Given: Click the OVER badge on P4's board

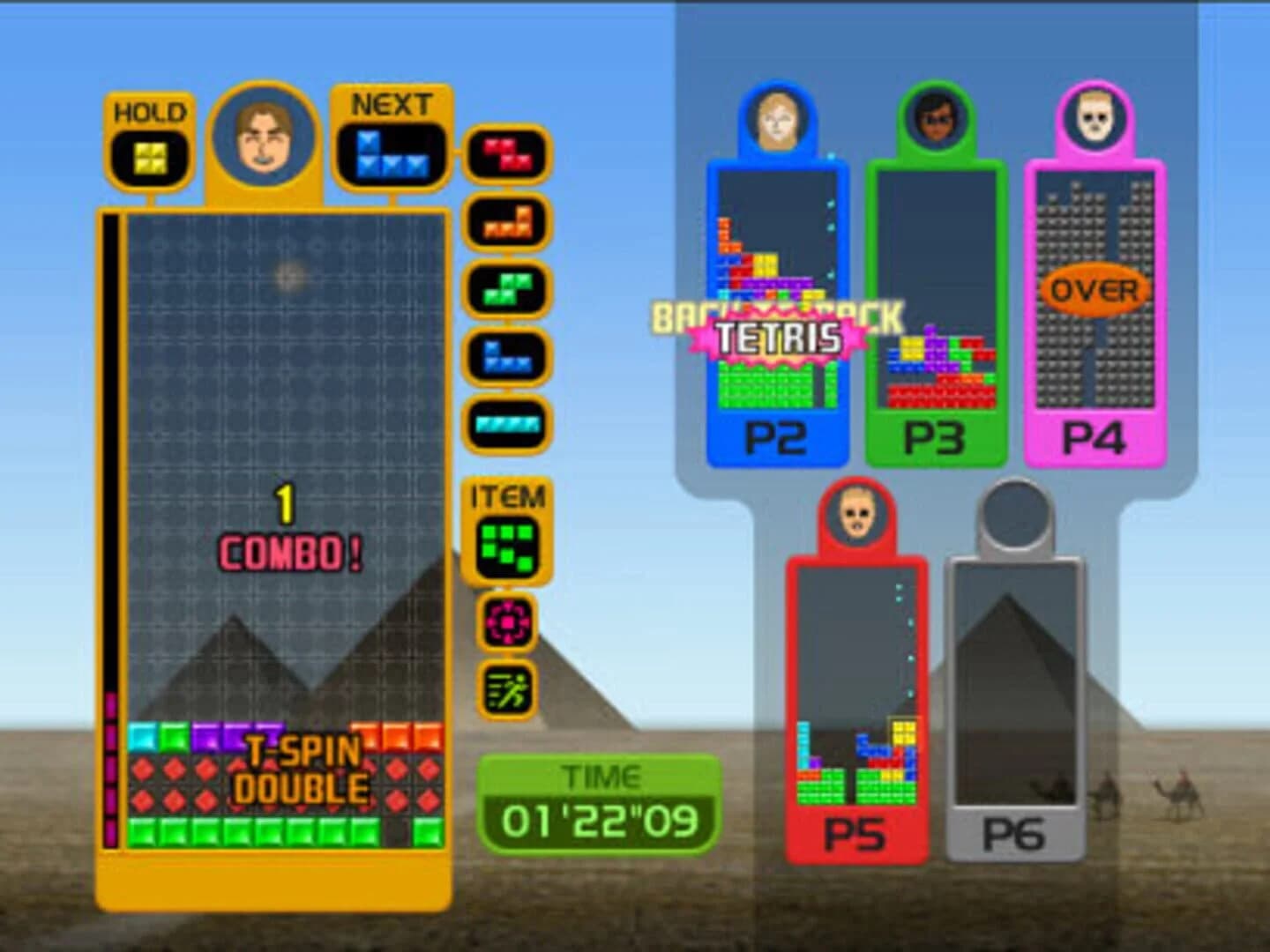Looking at the screenshot, I should tap(1094, 288).
